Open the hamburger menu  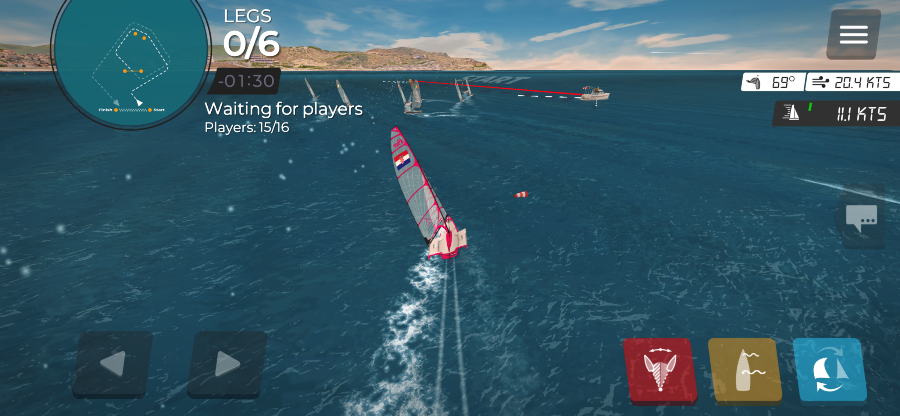point(853,35)
